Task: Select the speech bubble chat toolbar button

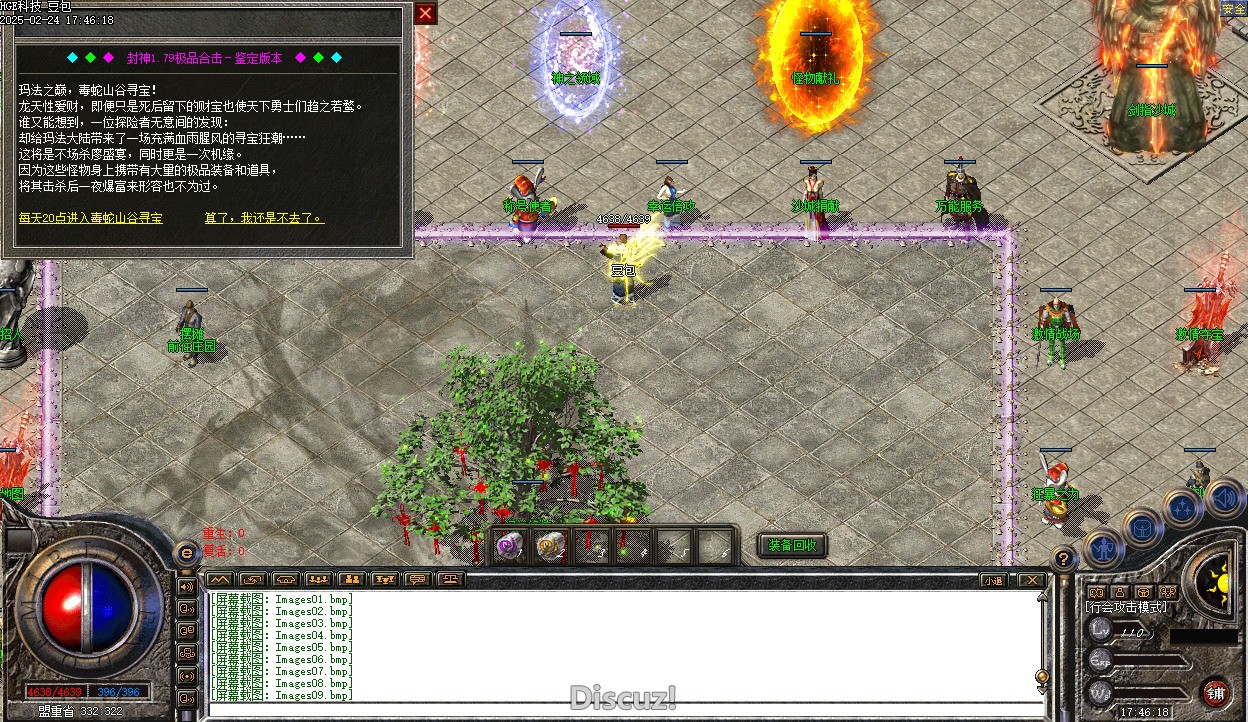Action: pos(418,579)
